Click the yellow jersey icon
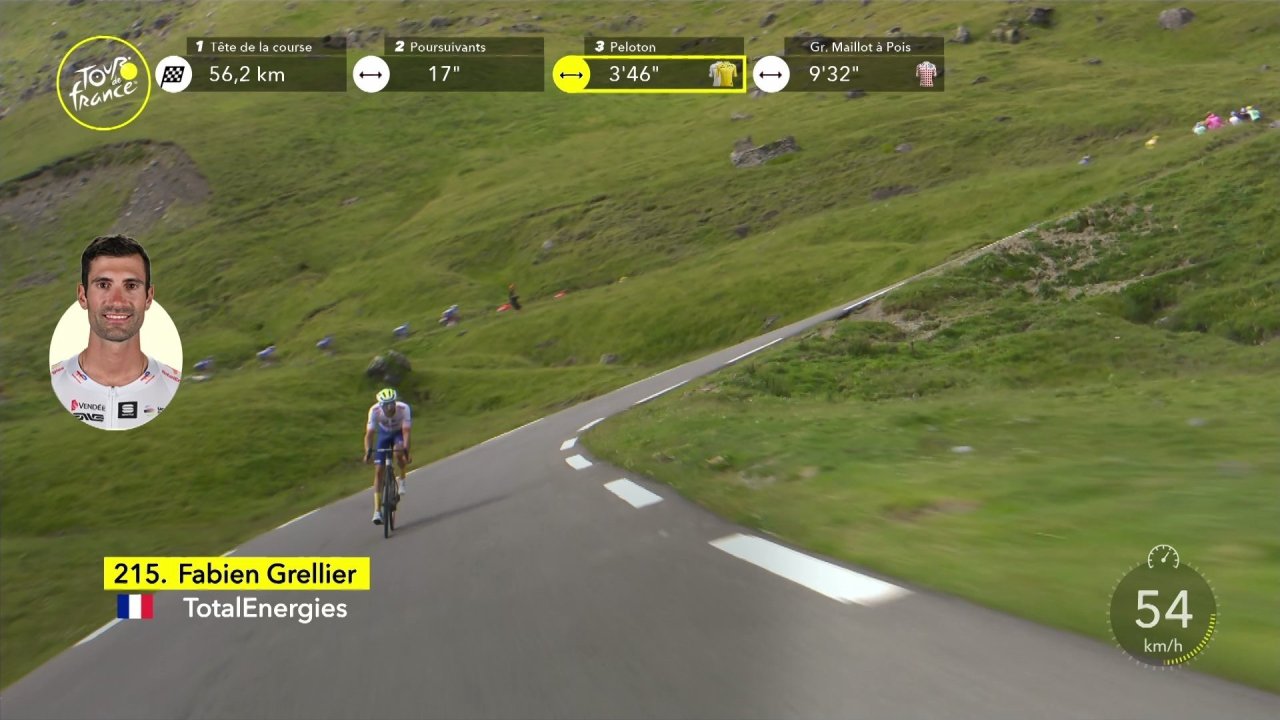1280x720 pixels. click(x=723, y=74)
